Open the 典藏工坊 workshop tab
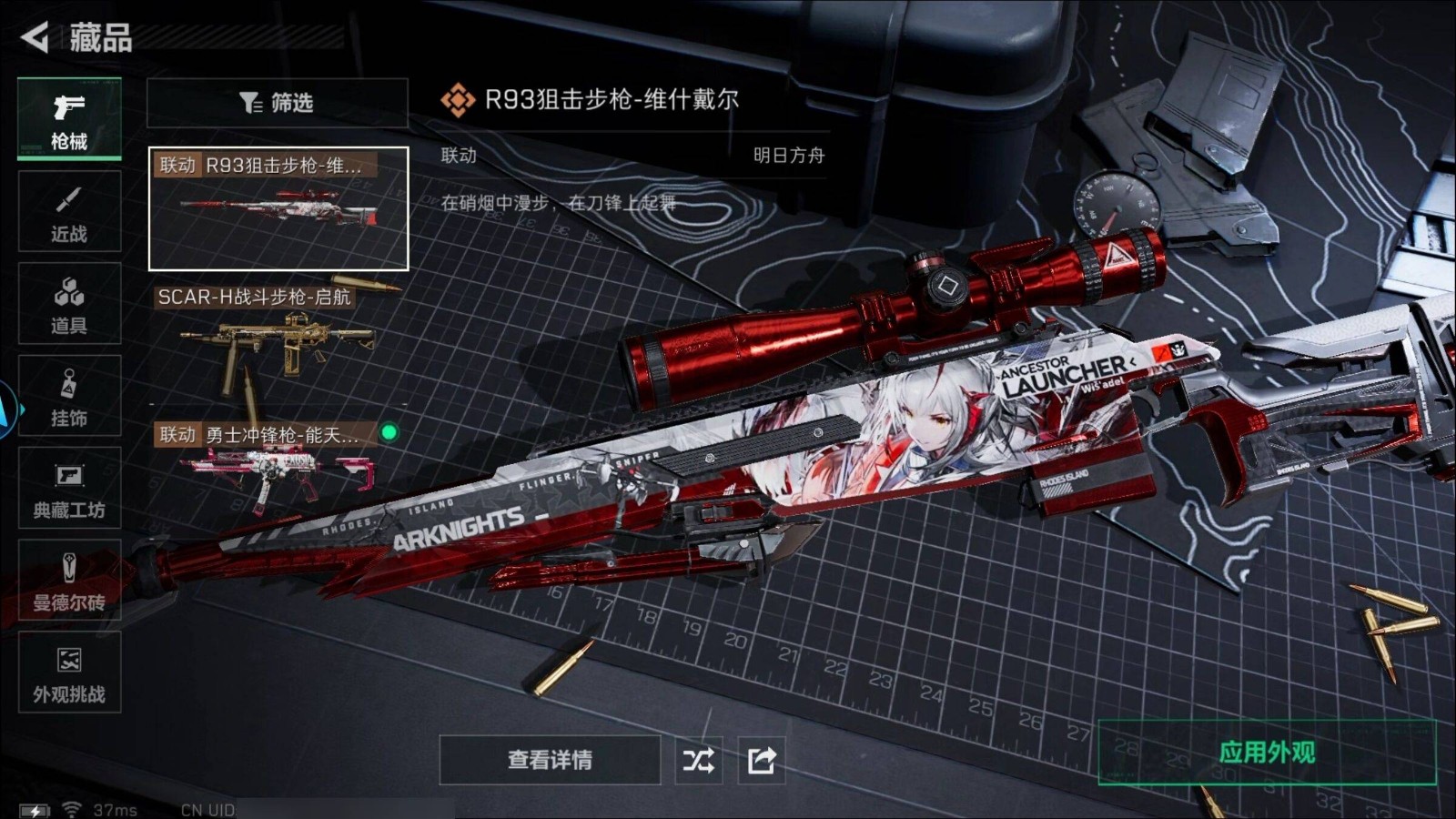The height and width of the screenshot is (819, 1456). [69, 489]
